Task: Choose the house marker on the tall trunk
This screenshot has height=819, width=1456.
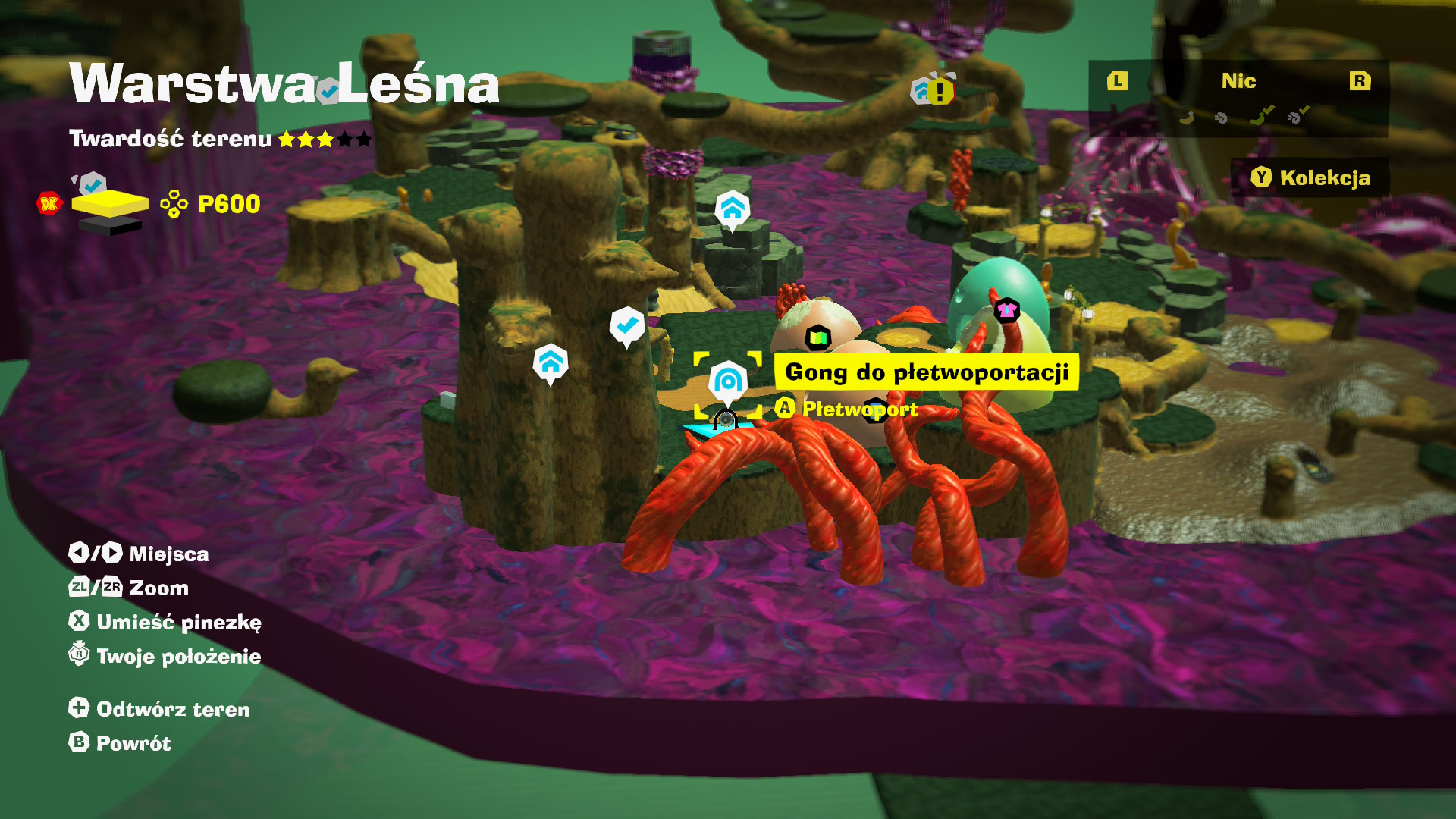Action: tap(551, 362)
